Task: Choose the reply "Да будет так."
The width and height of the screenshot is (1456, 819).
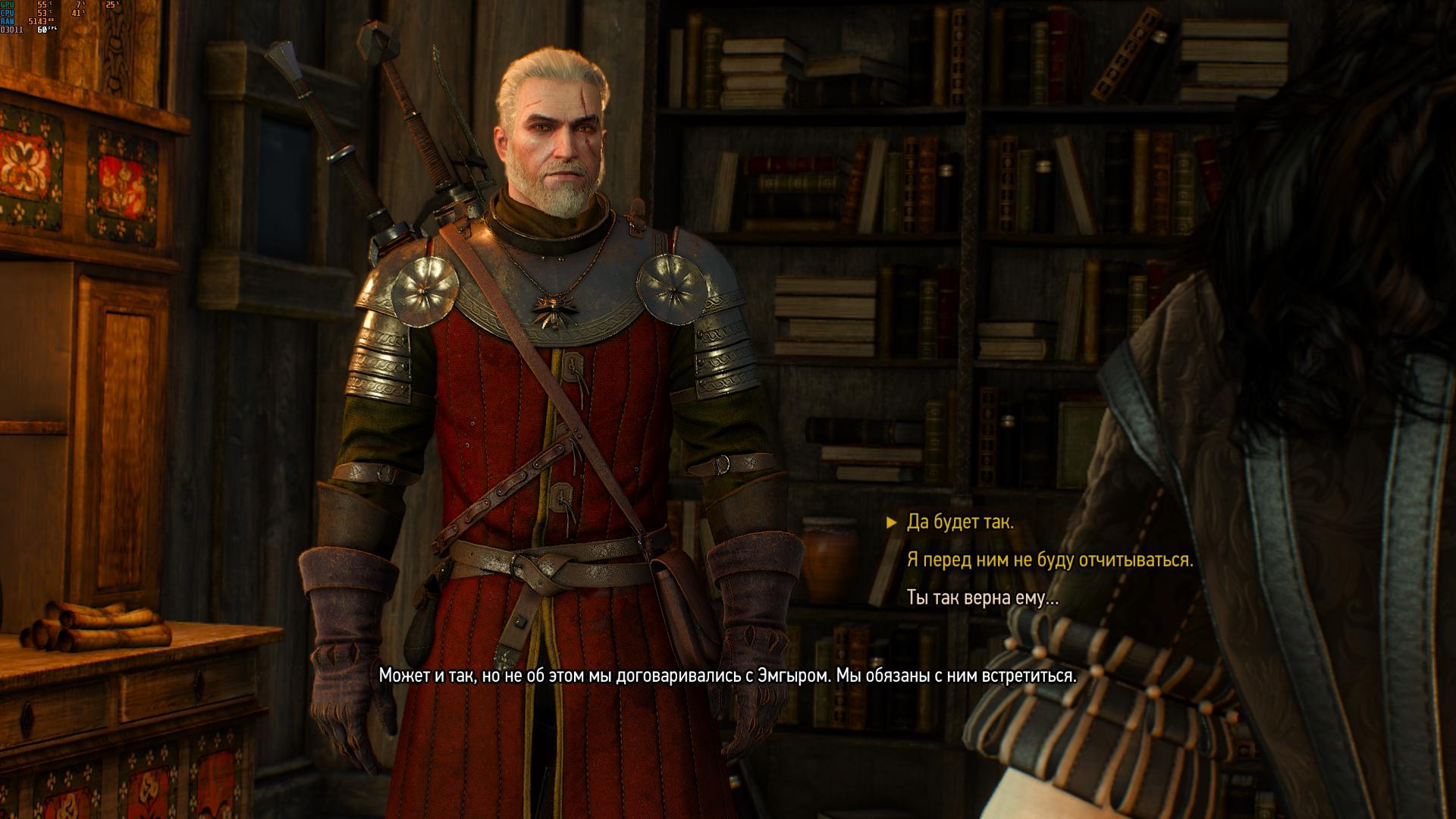Action: pyautogui.click(x=960, y=522)
